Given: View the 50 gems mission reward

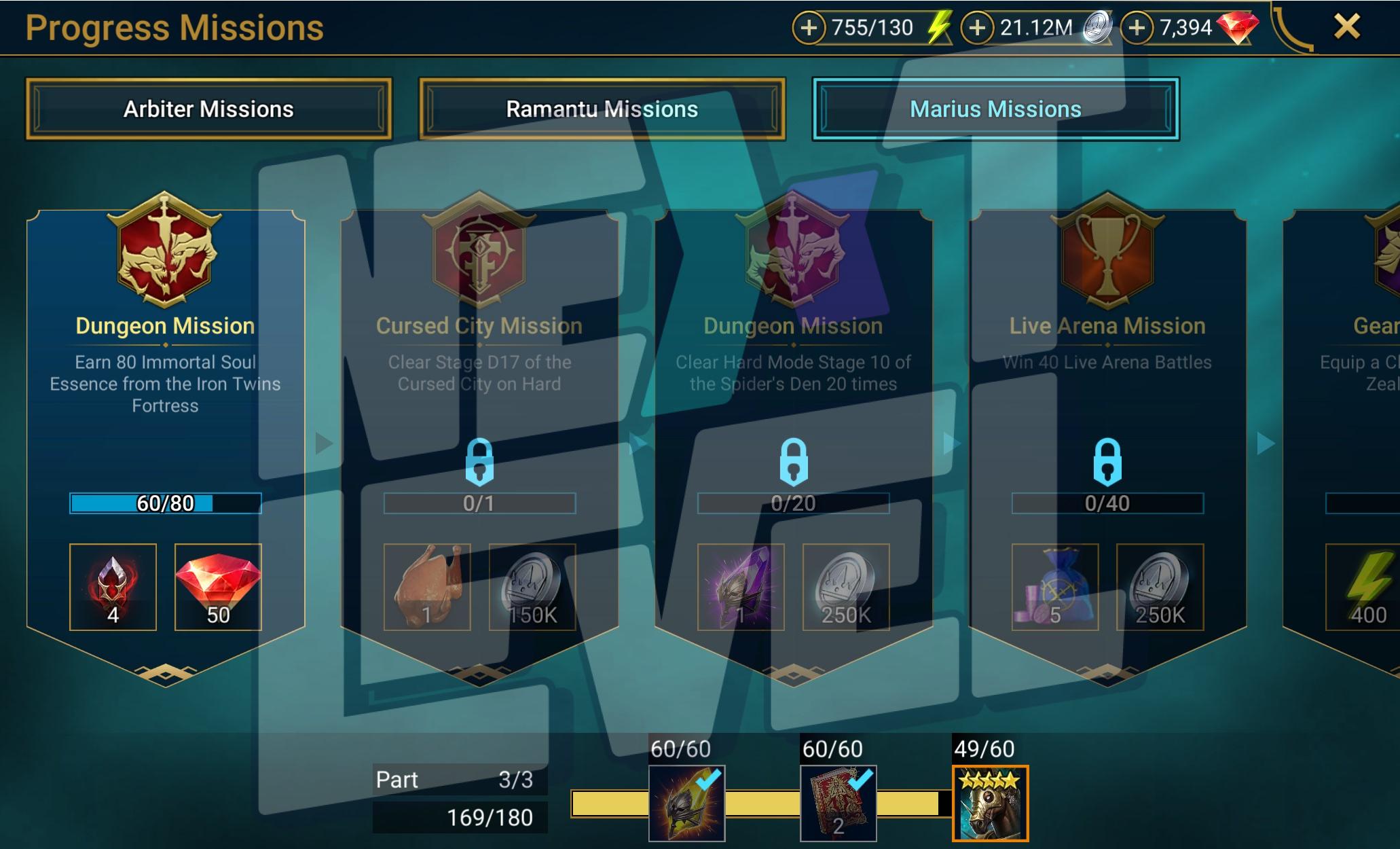Looking at the screenshot, I should (x=218, y=587).
